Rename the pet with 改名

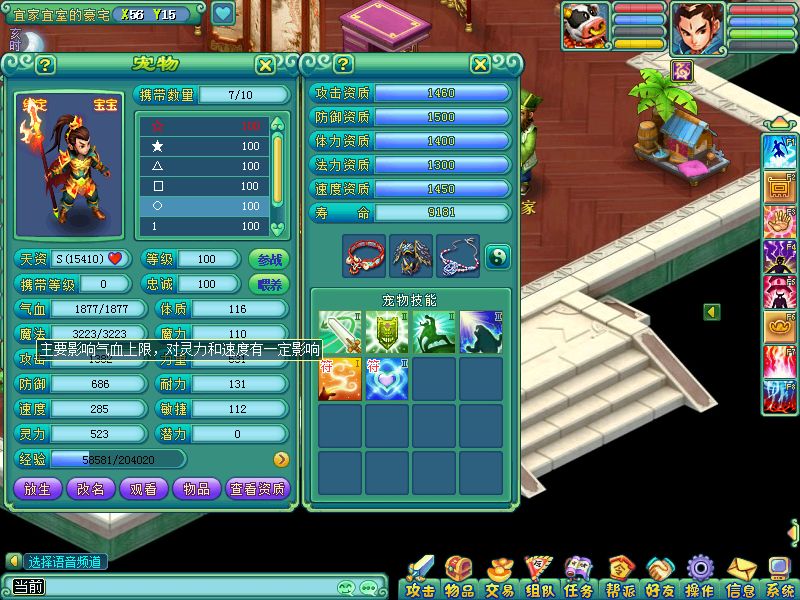(91, 488)
